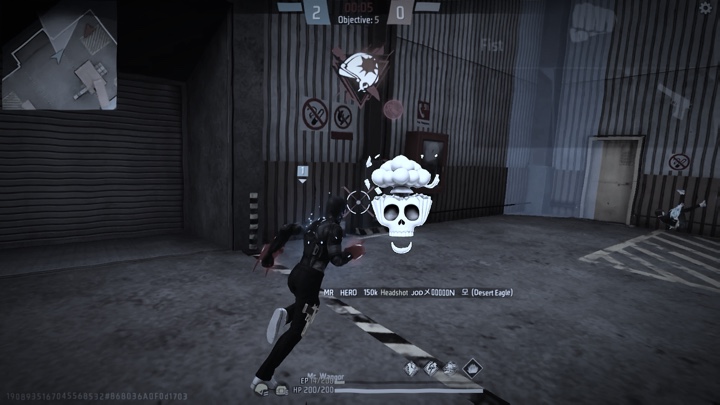Image resolution: width=720 pixels, height=405 pixels.
Task: Switch to the pistol weapon slot
Action: tap(672, 101)
